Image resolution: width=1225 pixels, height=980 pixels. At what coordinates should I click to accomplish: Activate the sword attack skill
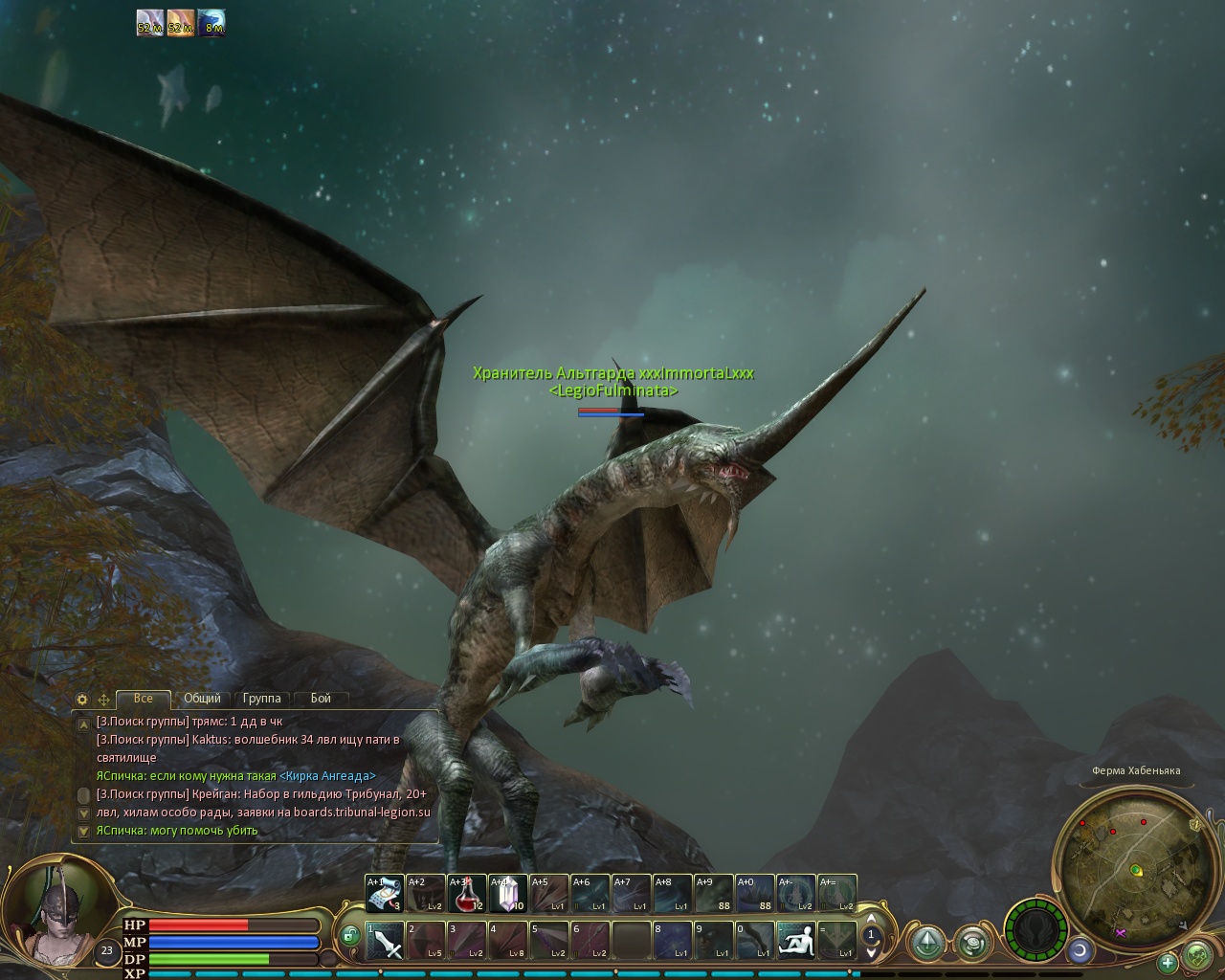384,941
